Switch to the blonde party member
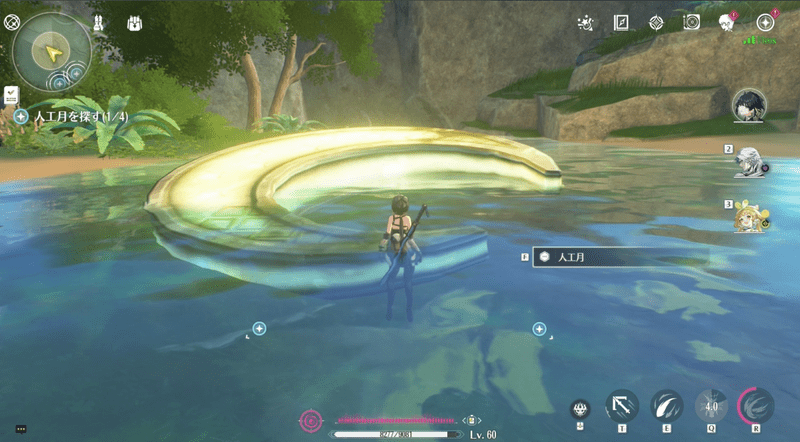 (751, 217)
